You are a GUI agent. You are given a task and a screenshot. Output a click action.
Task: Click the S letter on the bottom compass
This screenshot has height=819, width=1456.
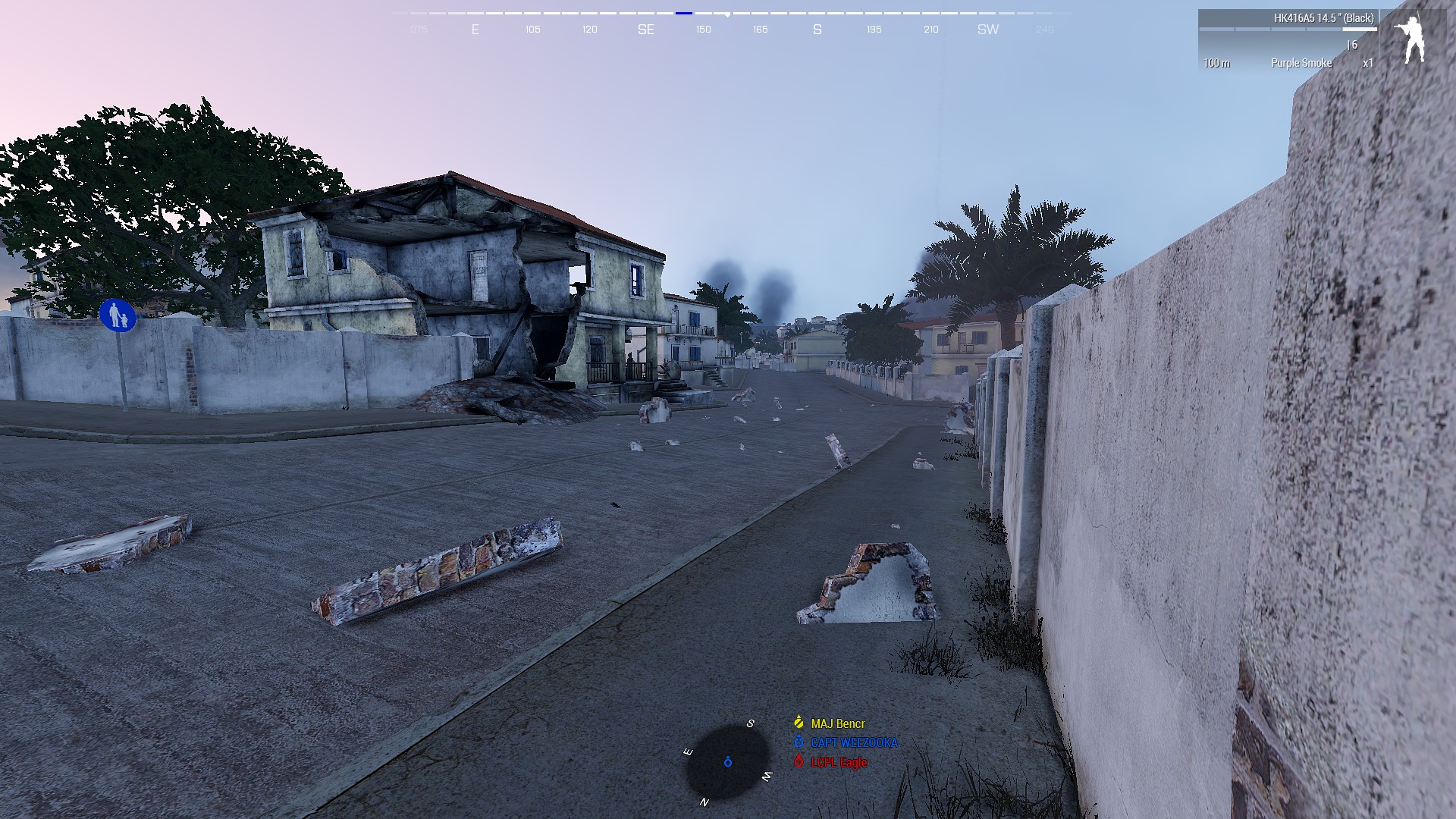[x=751, y=725]
